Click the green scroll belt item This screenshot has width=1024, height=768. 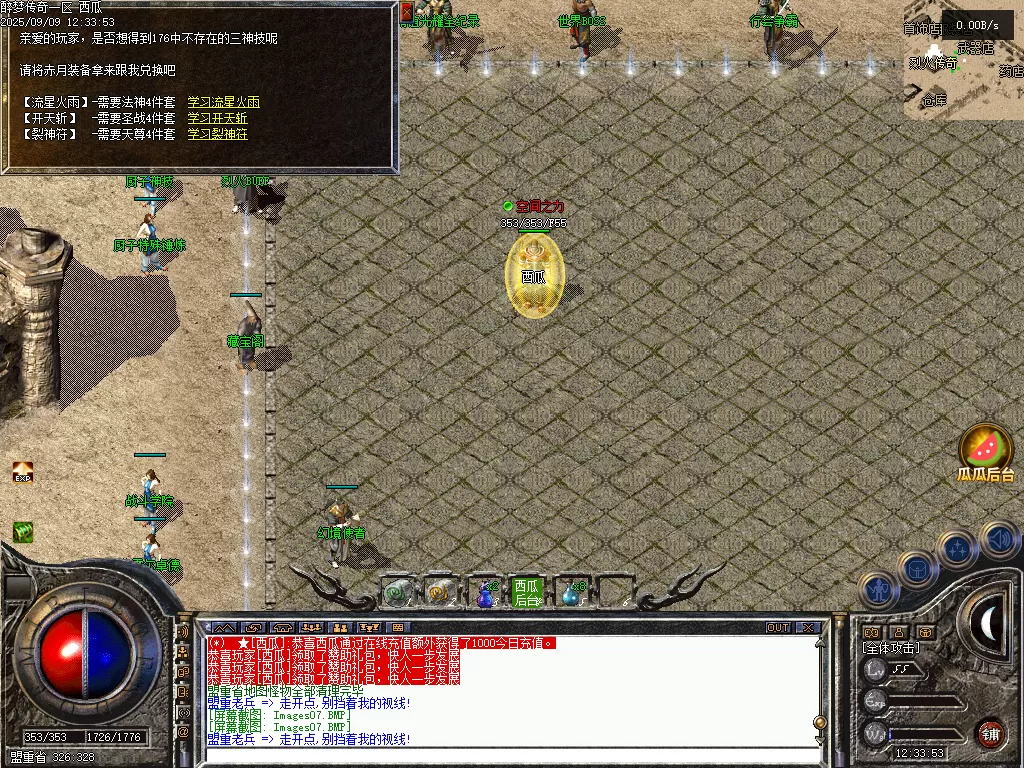397,593
